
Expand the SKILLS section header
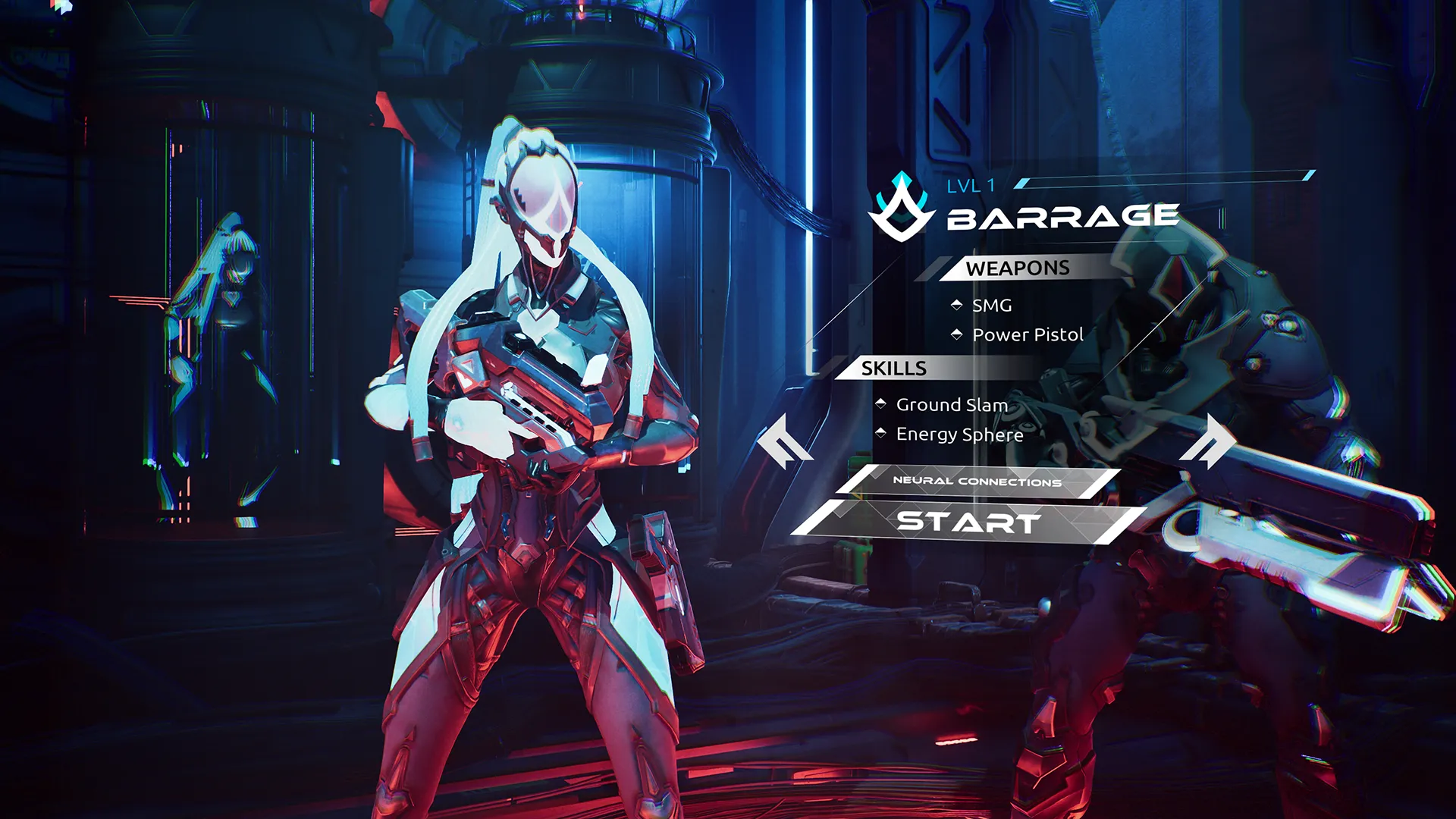[x=893, y=369]
